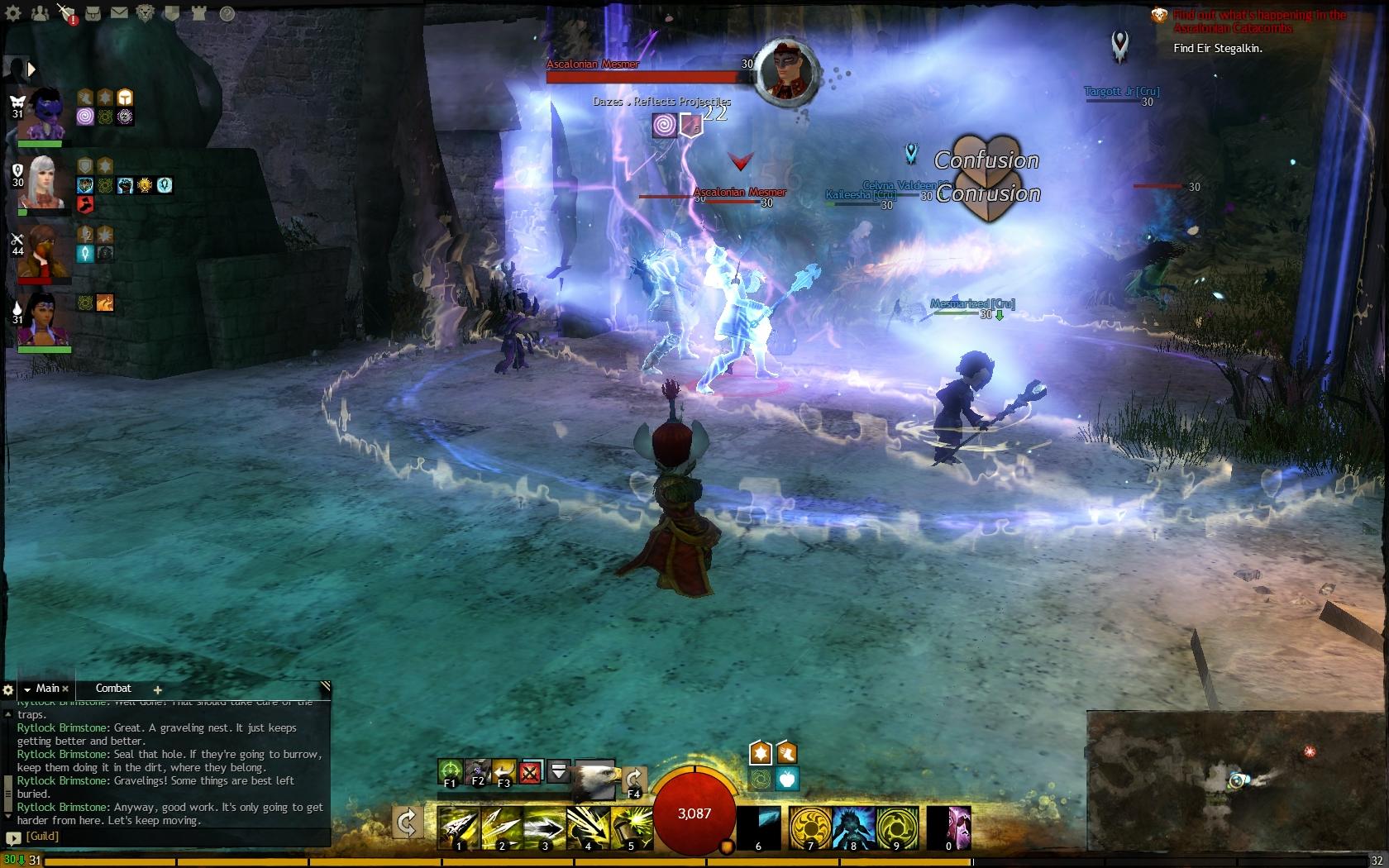Image resolution: width=1389 pixels, height=868 pixels.
Task: Activate the armor-piercing skill in slot 5
Action: [631, 828]
